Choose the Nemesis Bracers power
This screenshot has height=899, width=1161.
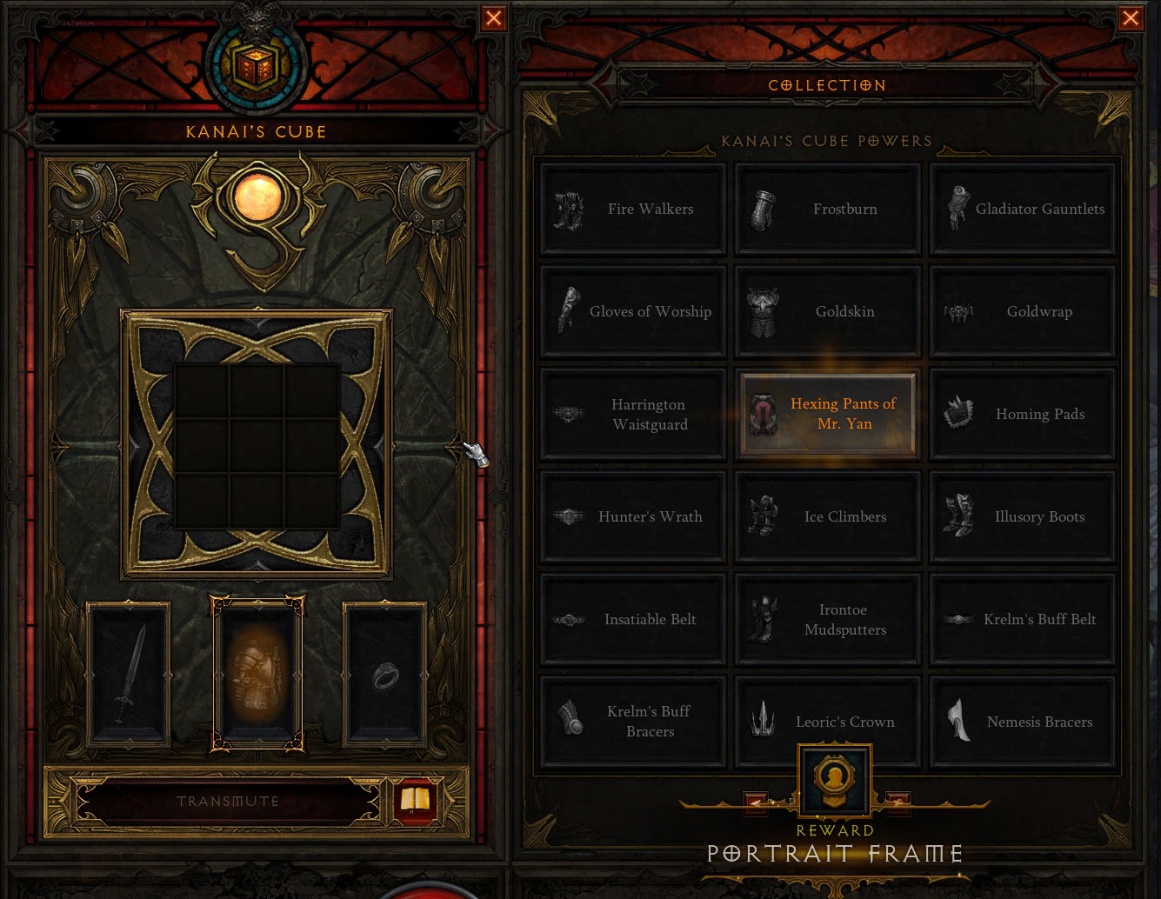coord(1022,722)
